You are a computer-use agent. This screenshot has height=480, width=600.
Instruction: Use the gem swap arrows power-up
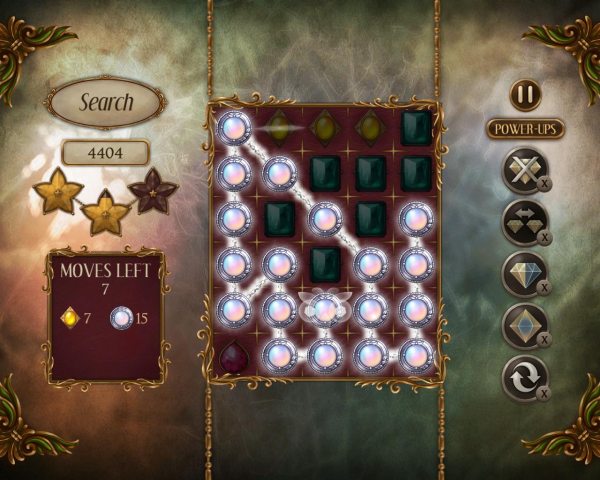(x=523, y=222)
